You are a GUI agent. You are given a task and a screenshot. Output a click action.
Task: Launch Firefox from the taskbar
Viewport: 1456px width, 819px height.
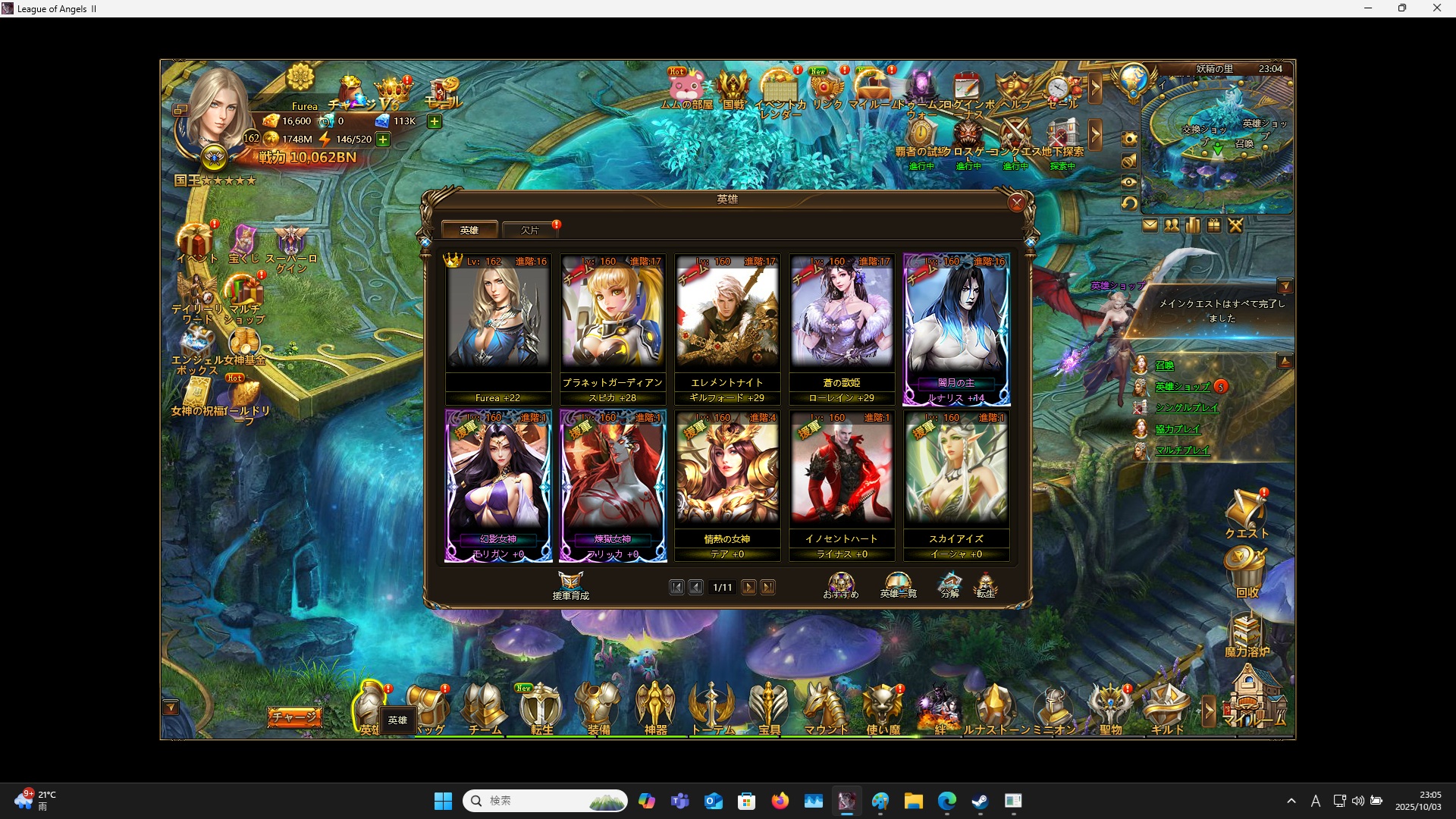(781, 801)
